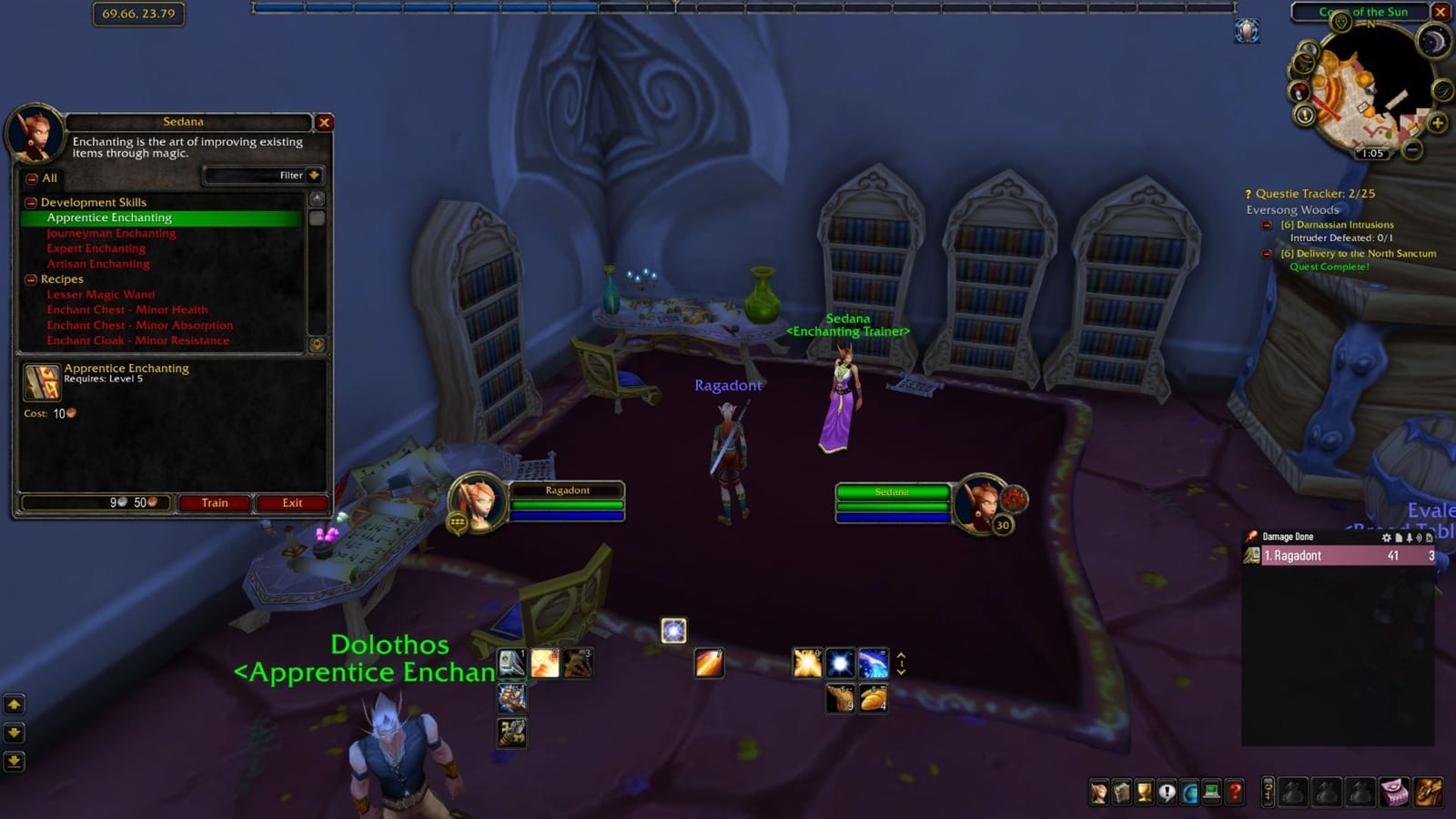
Task: Collapse the Recipes section
Action: point(30,278)
